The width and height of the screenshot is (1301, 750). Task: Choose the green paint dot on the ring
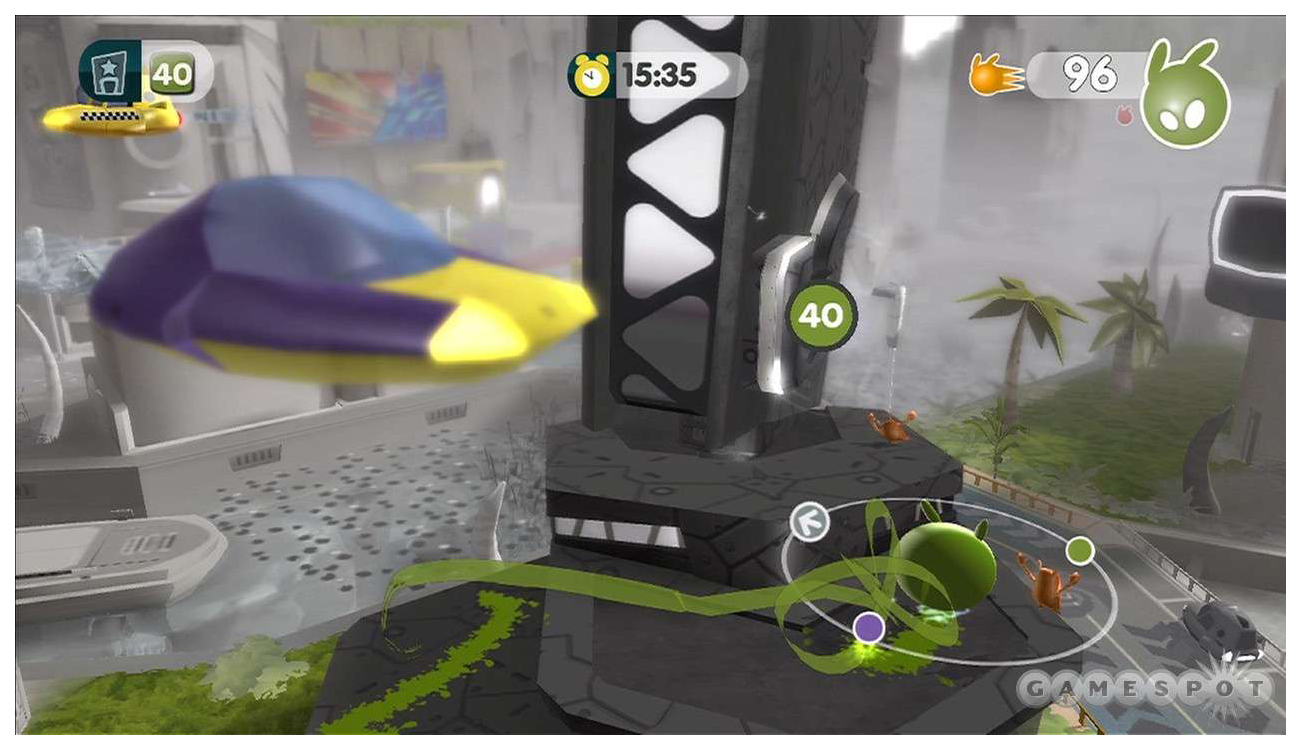[1079, 550]
